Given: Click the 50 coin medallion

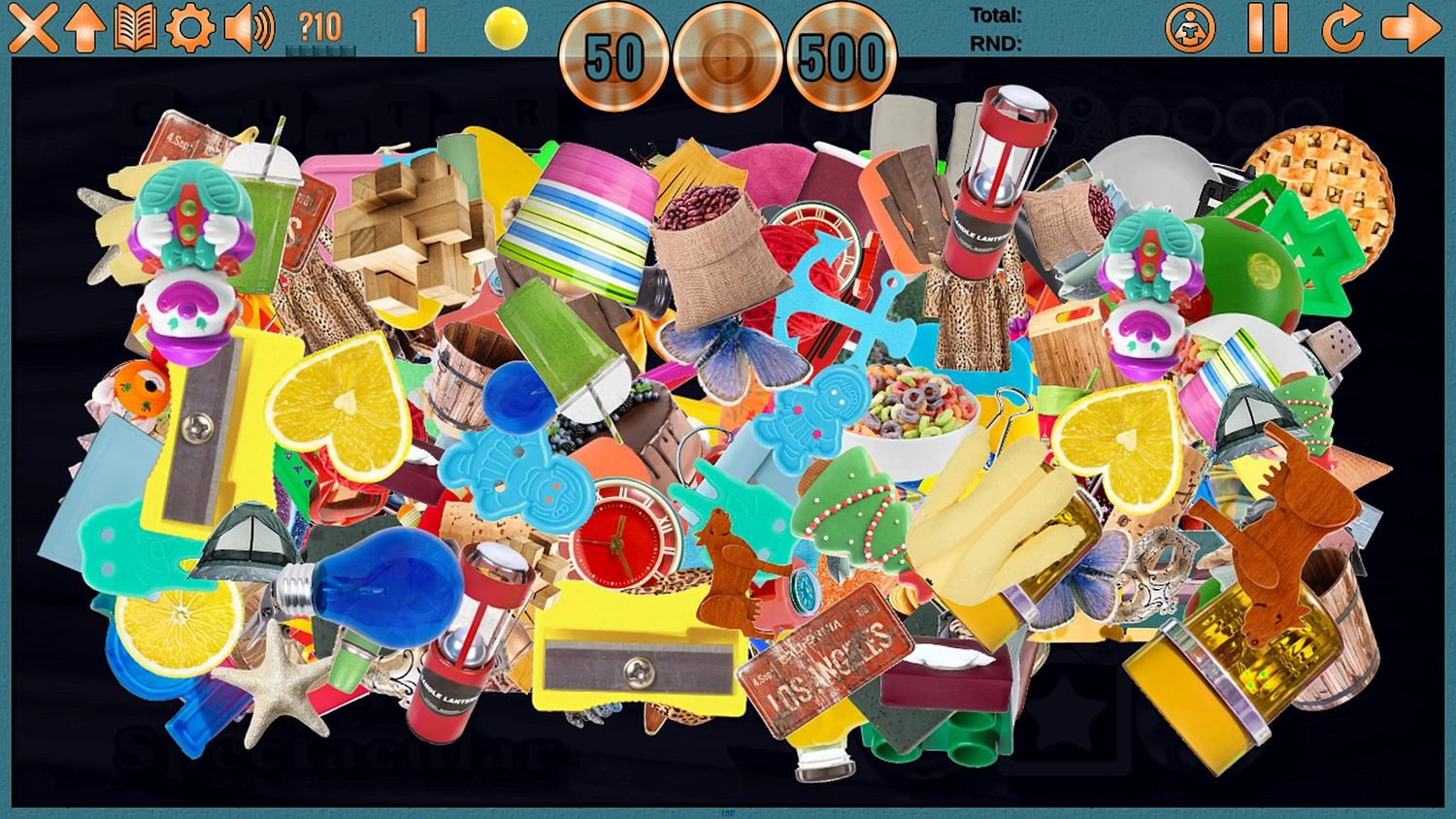Looking at the screenshot, I should 616,58.
